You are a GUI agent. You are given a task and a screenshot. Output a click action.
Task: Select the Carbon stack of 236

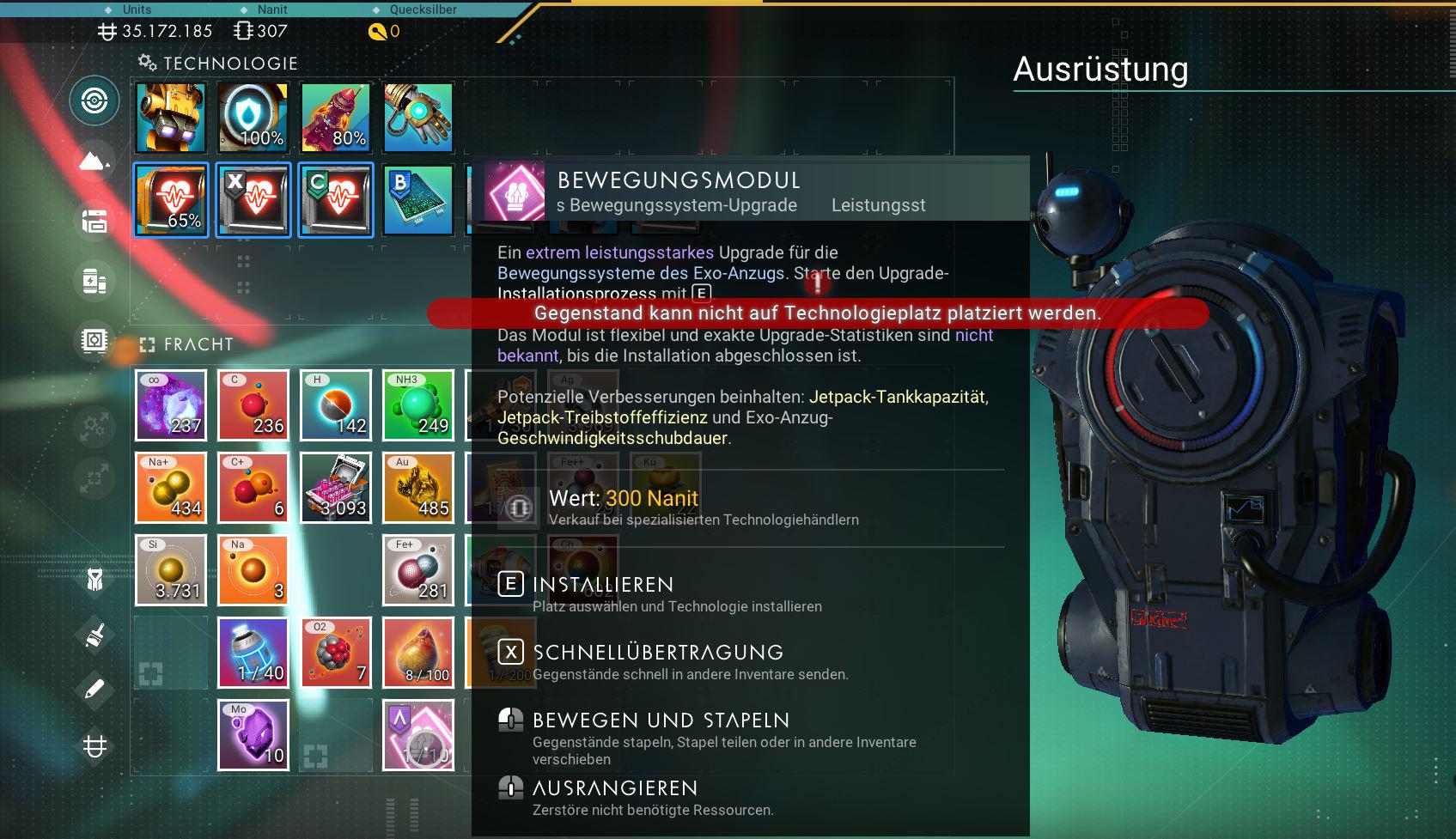coord(253,404)
